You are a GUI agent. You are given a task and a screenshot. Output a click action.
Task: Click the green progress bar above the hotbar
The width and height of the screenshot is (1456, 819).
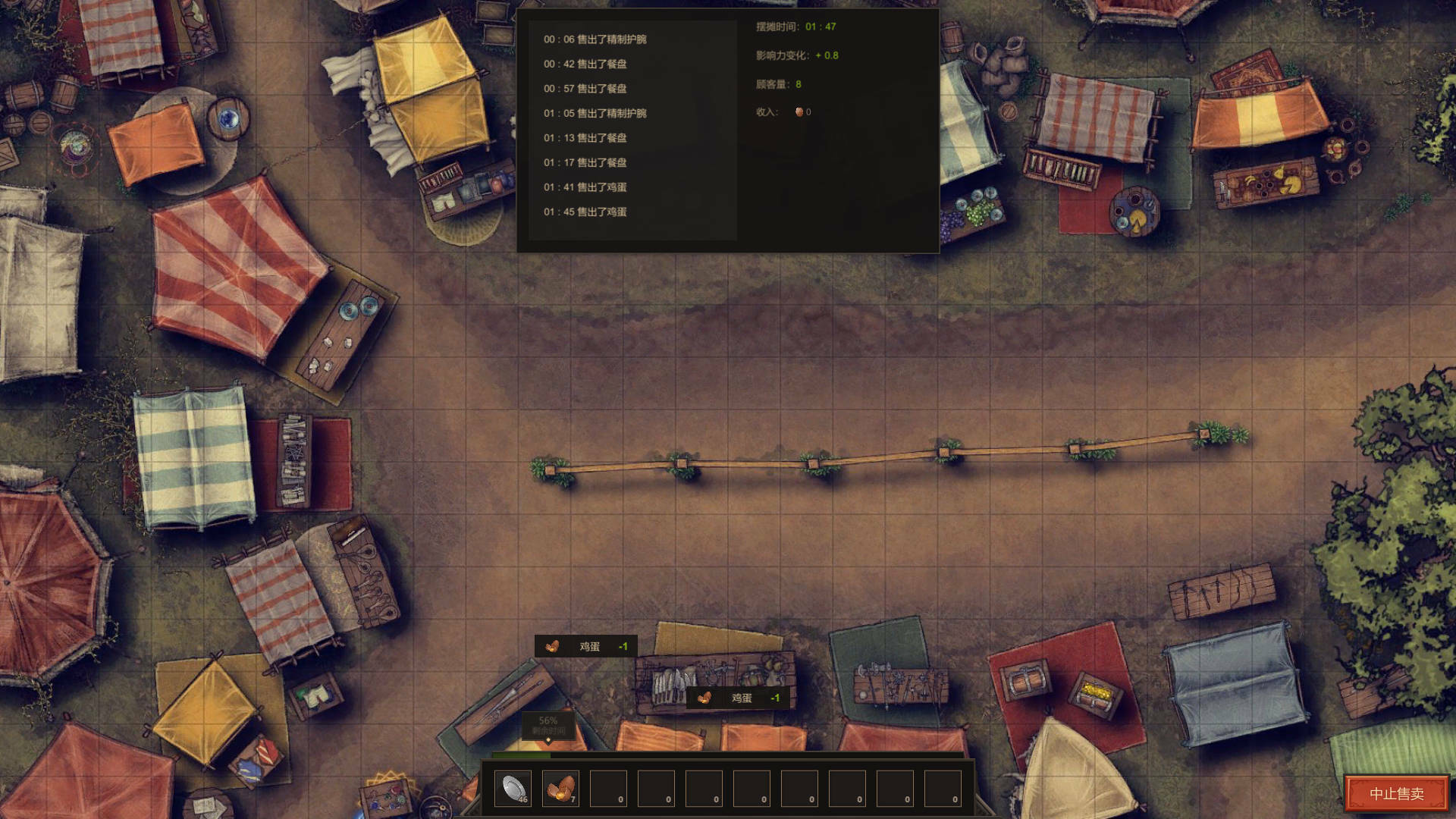click(520, 755)
